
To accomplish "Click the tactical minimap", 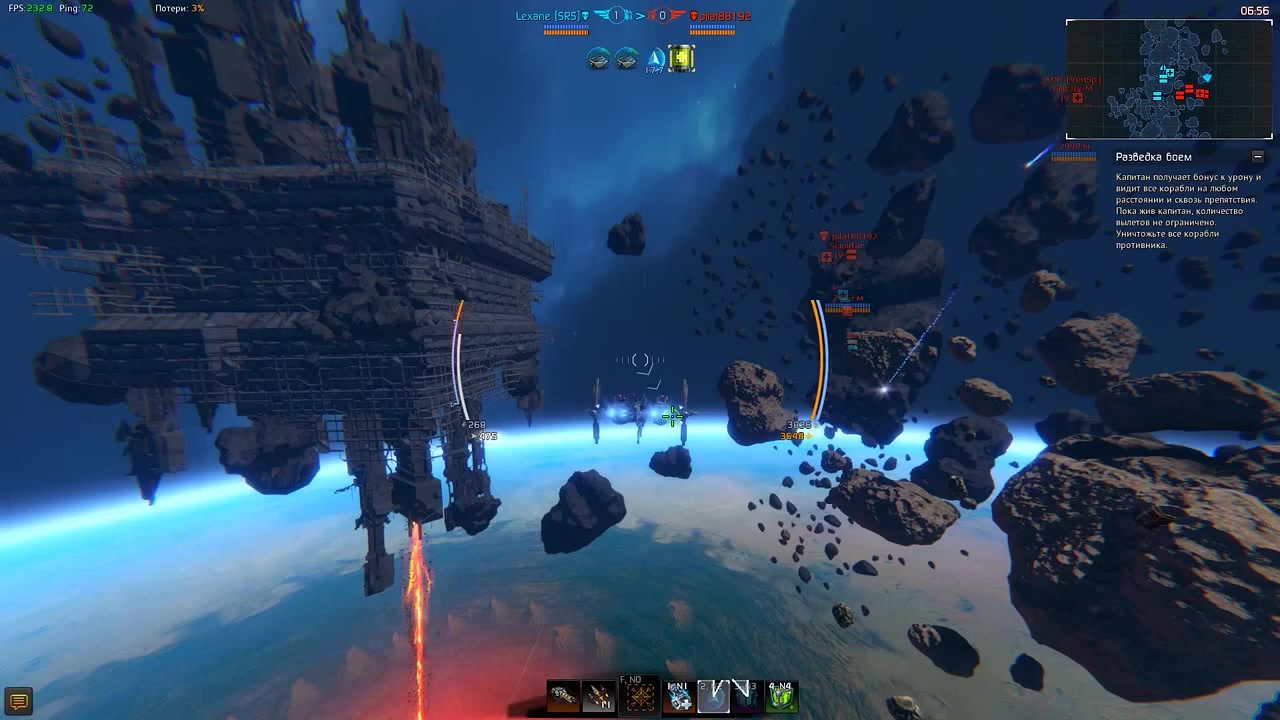I will coord(1168,79).
